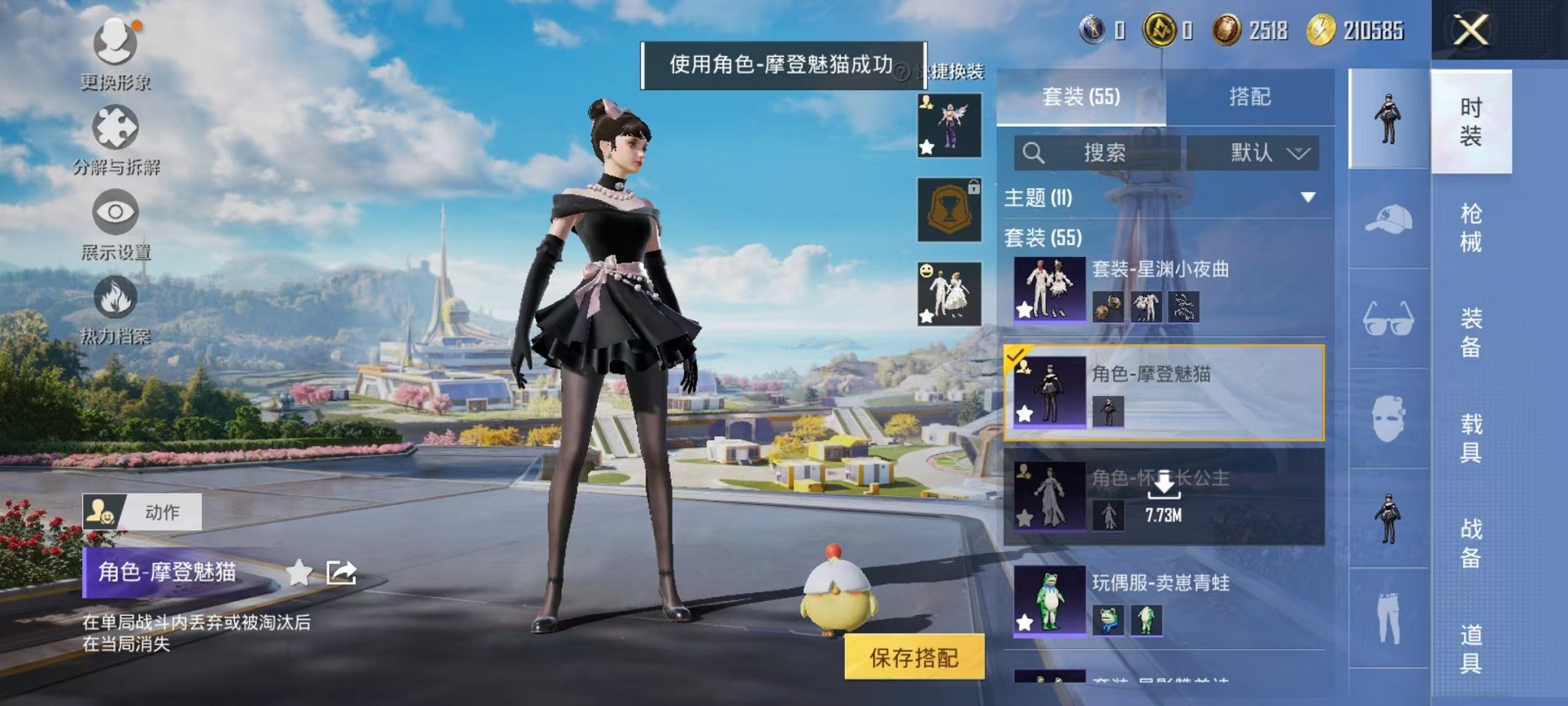
Task: Click the 动作 emote button
Action: [x=143, y=512]
